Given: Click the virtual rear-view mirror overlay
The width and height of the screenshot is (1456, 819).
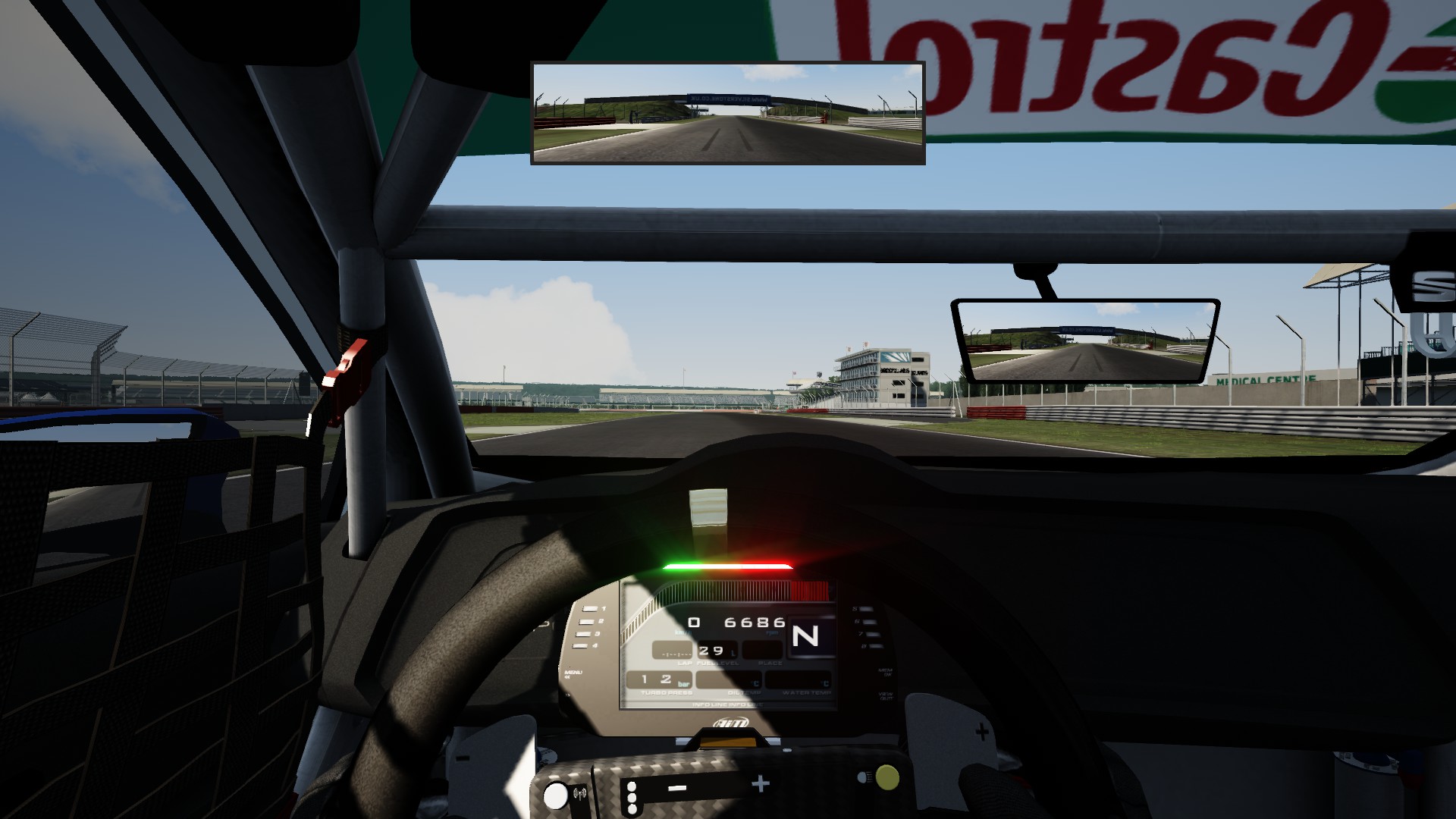Looking at the screenshot, I should coord(727,113).
